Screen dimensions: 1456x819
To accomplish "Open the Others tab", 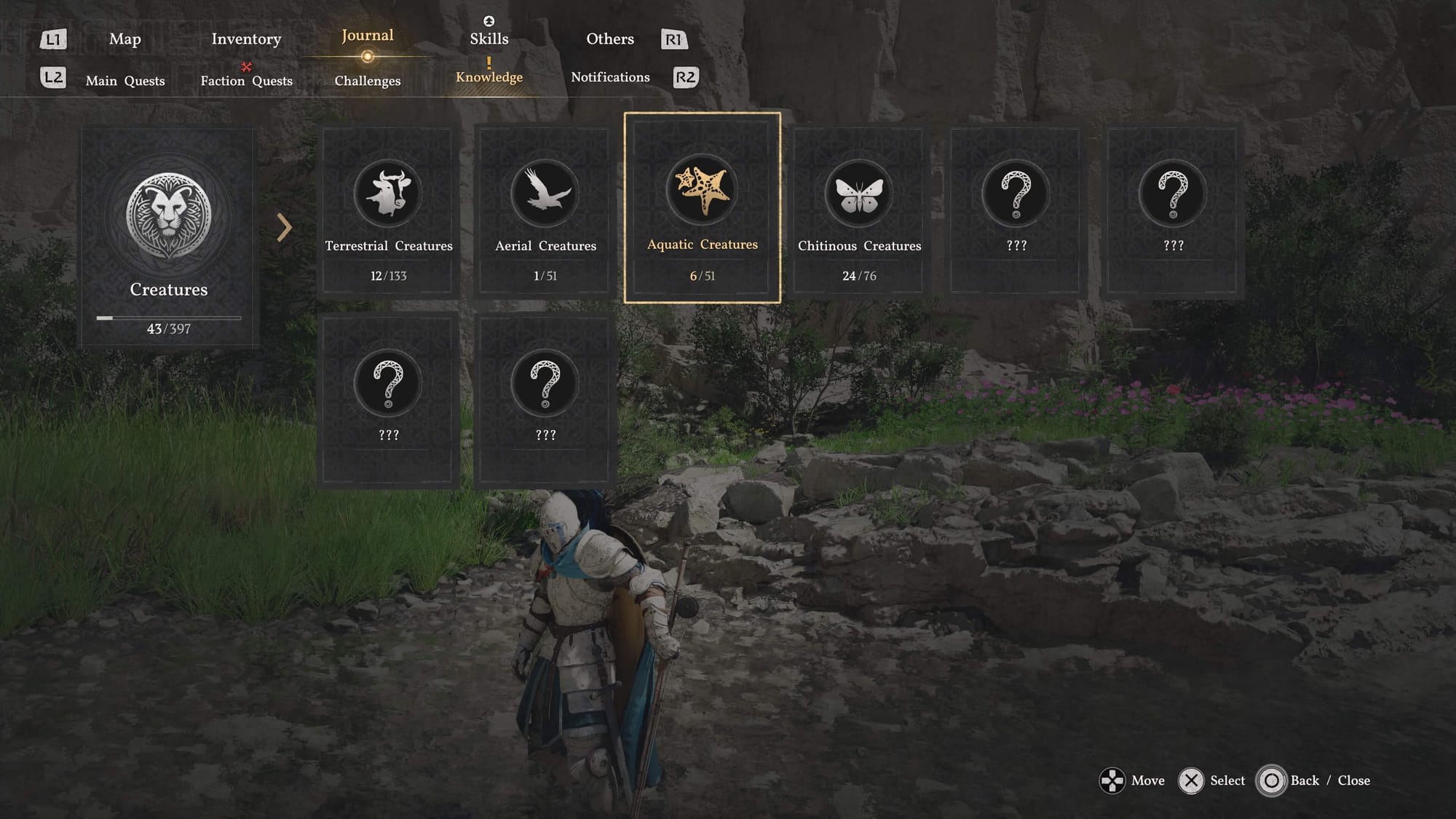I will (610, 39).
